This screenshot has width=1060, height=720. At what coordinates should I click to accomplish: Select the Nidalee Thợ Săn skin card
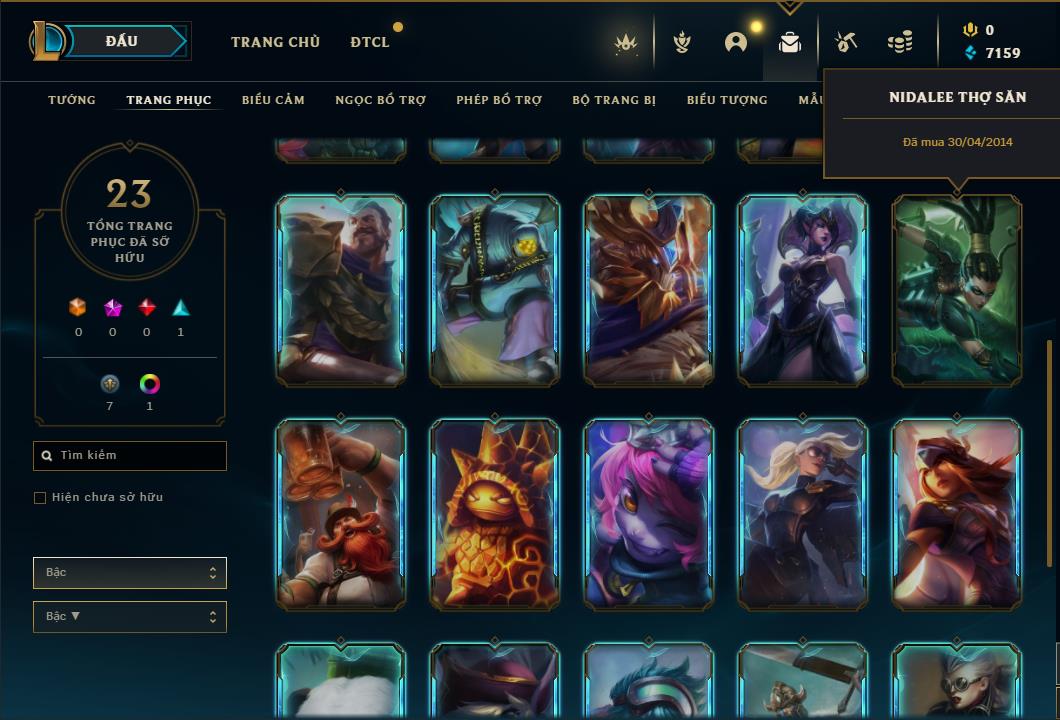click(x=957, y=290)
